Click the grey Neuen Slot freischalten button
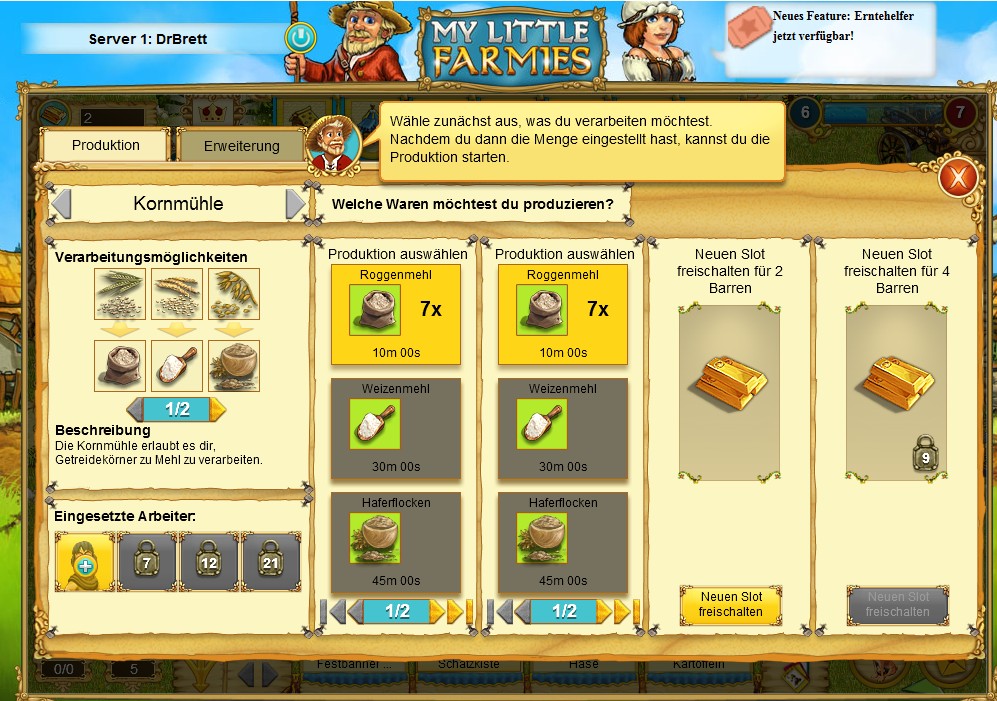This screenshot has height=701, width=997. coord(897,604)
